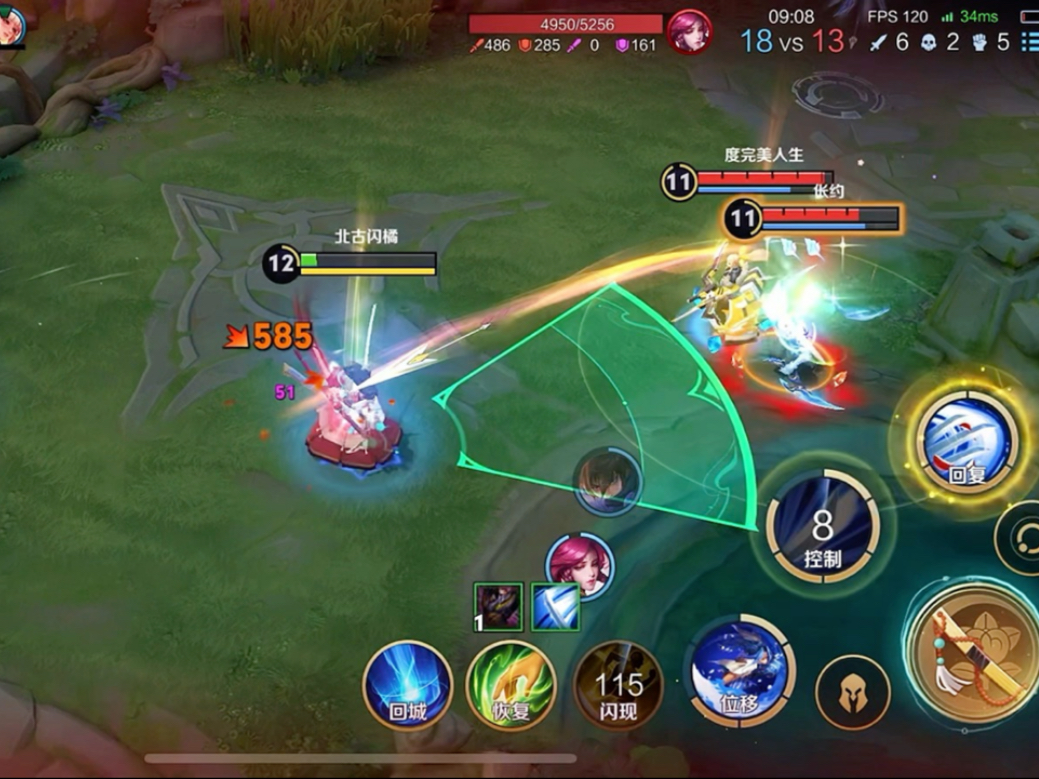Open the avatar icon in top-left corner
Image resolution: width=1039 pixels, height=779 pixels.
(10, 24)
